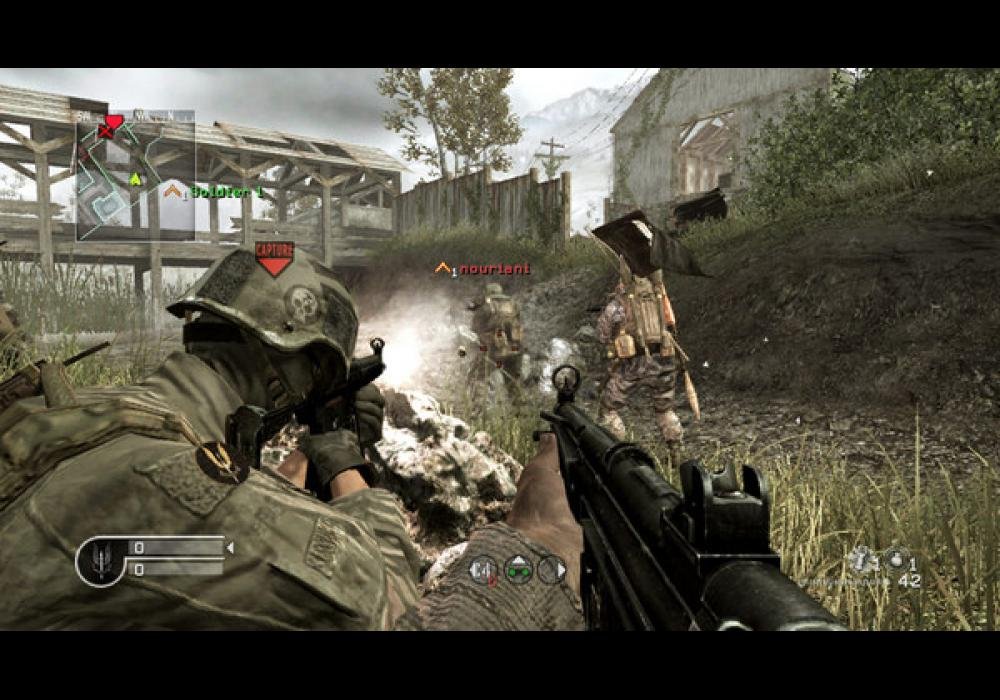Activate the night vision goggles icon

tap(518, 569)
